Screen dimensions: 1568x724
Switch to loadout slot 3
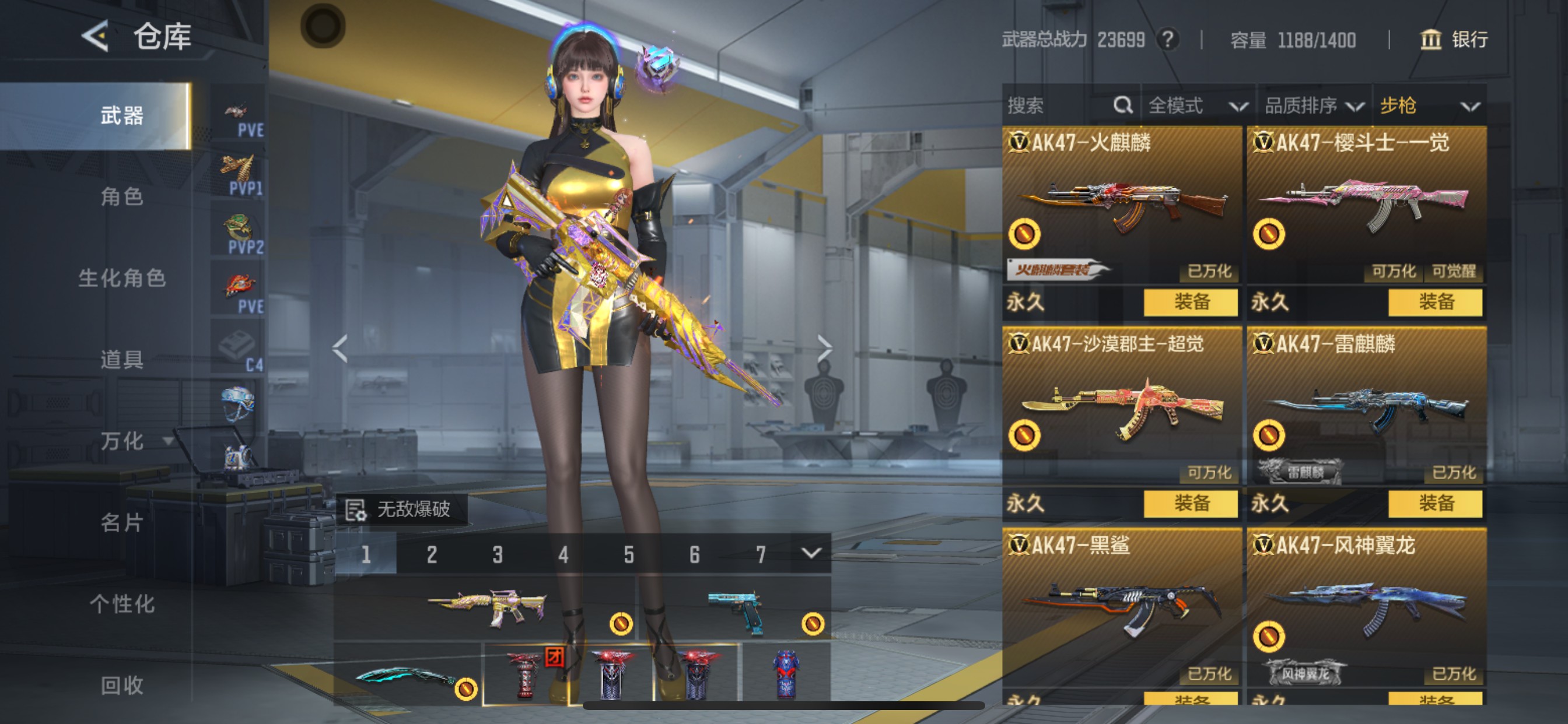498,554
